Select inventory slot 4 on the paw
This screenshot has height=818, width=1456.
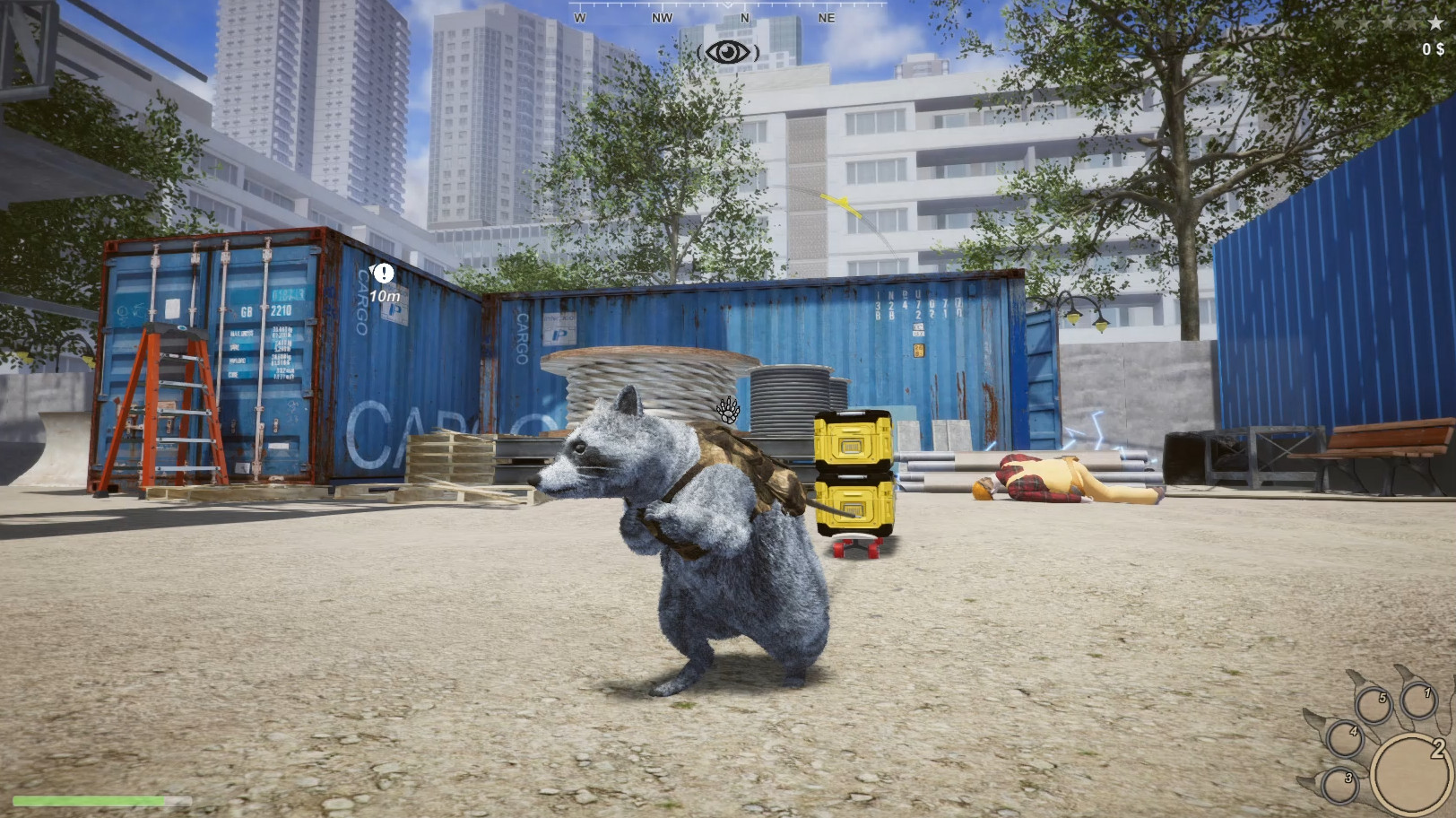(x=1346, y=740)
